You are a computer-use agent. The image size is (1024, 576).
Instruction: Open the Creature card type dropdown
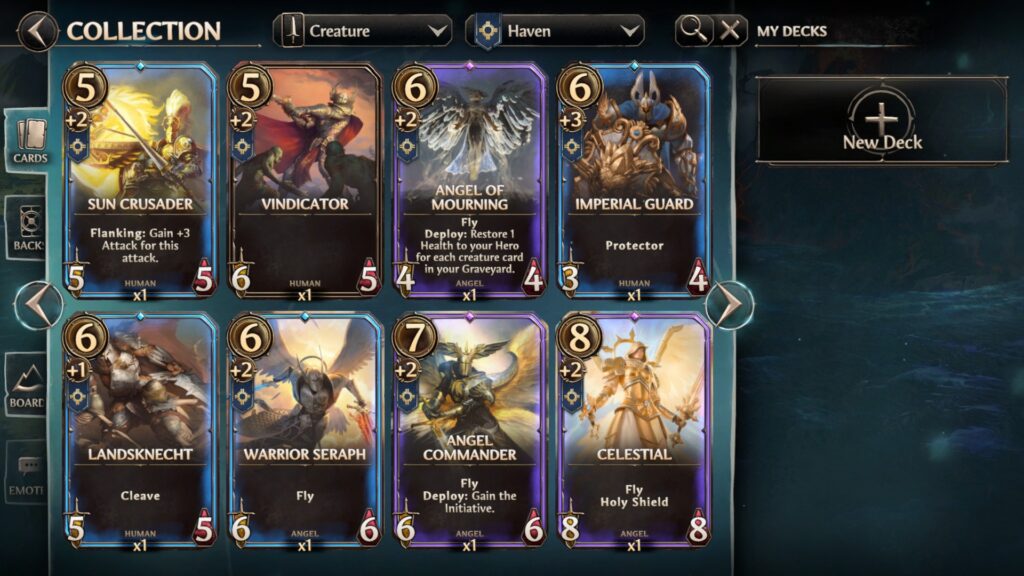[363, 31]
